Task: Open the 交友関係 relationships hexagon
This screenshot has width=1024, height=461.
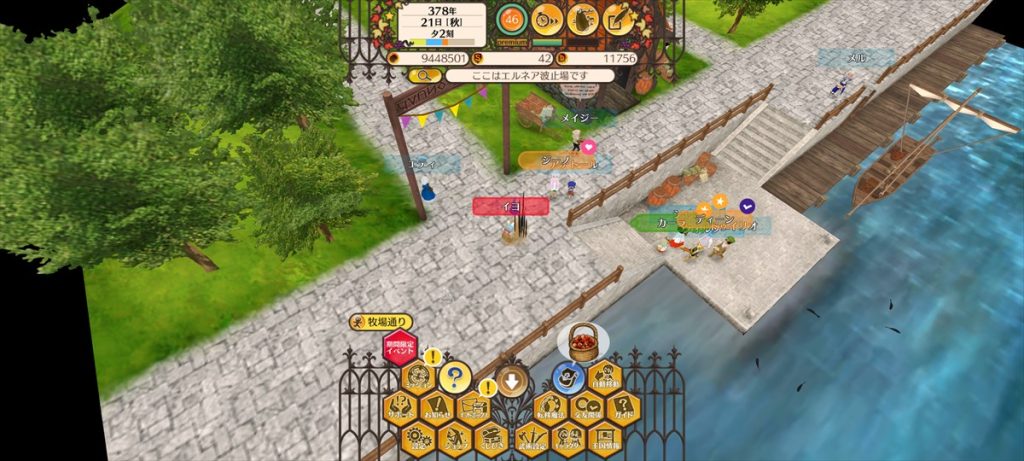Action: (586, 407)
